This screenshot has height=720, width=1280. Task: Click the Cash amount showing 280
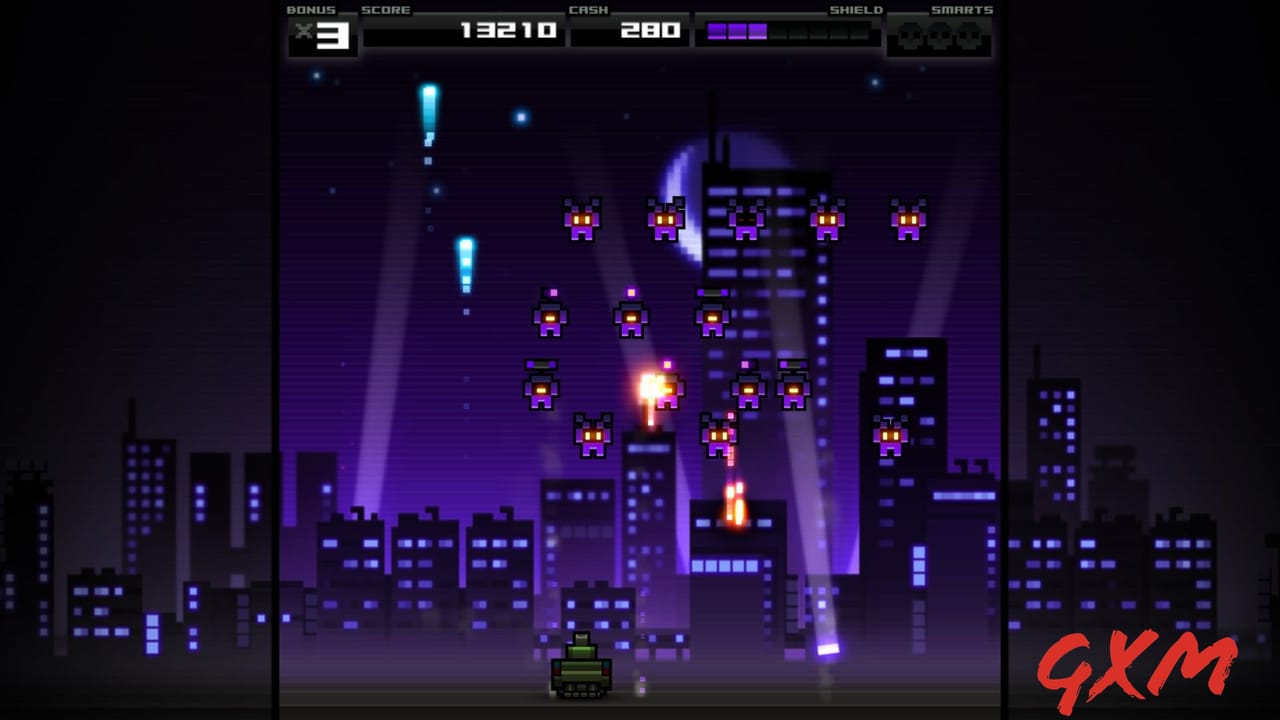coord(651,30)
